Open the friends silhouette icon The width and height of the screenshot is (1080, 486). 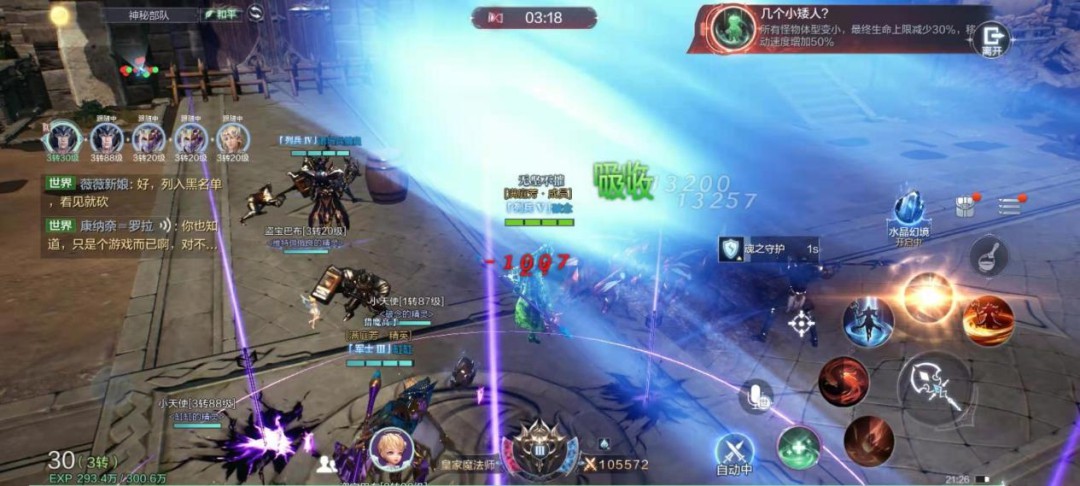(326, 464)
